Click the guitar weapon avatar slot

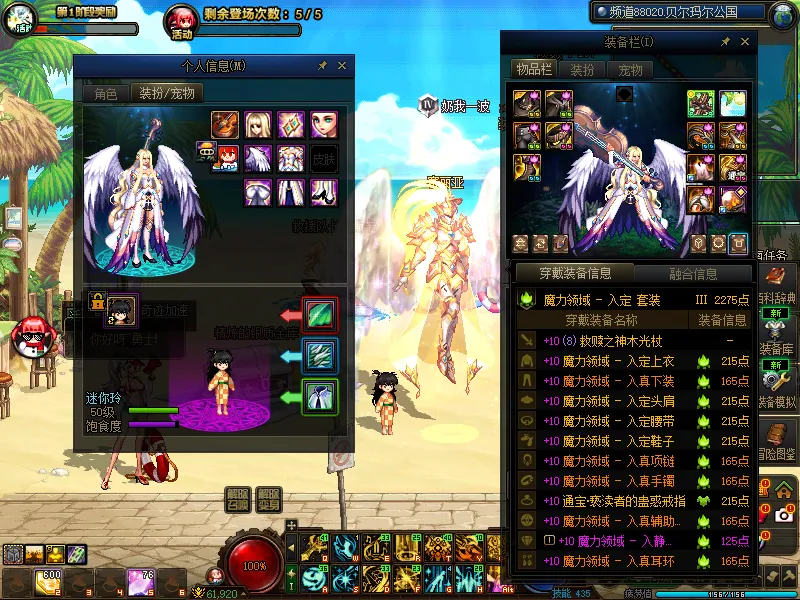[225, 125]
